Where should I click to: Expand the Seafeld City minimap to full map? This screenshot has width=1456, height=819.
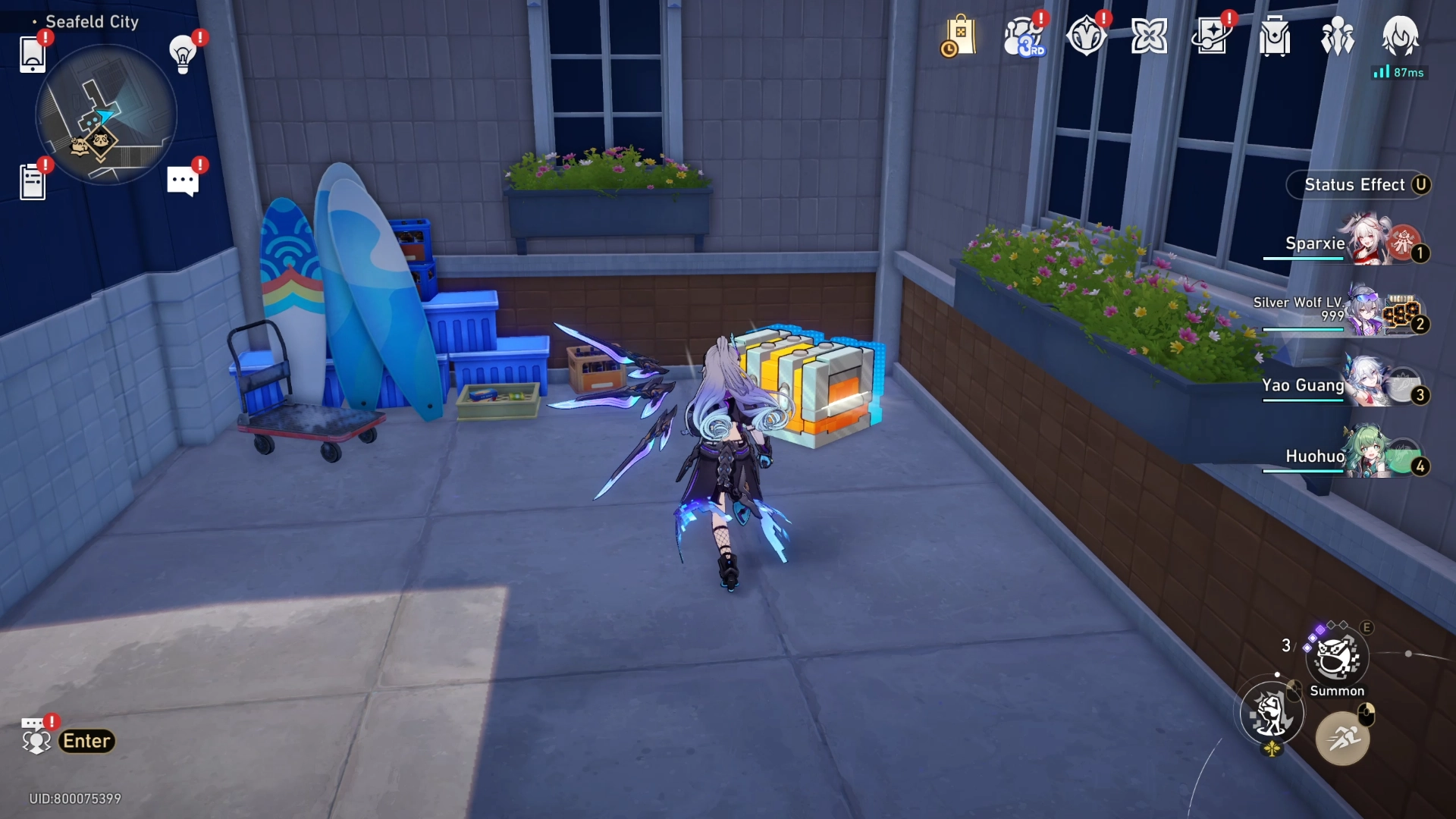pos(106,114)
